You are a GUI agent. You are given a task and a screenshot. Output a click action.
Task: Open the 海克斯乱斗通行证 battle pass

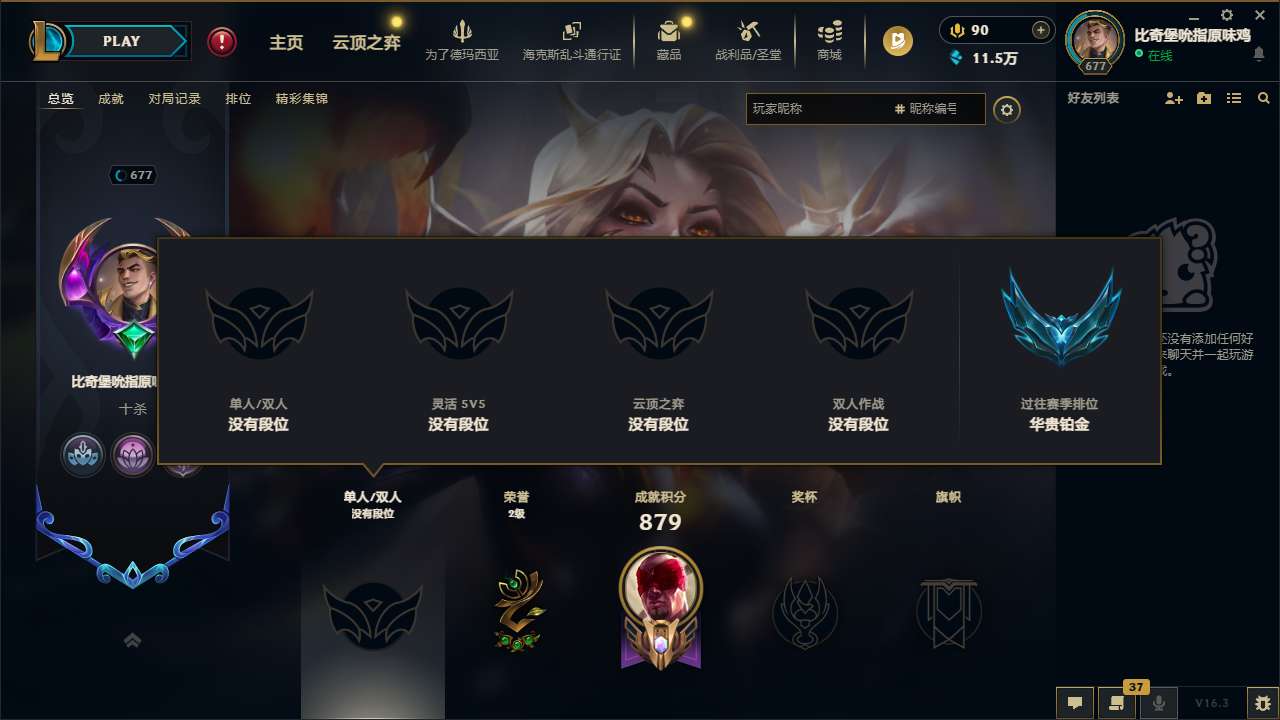point(572,42)
